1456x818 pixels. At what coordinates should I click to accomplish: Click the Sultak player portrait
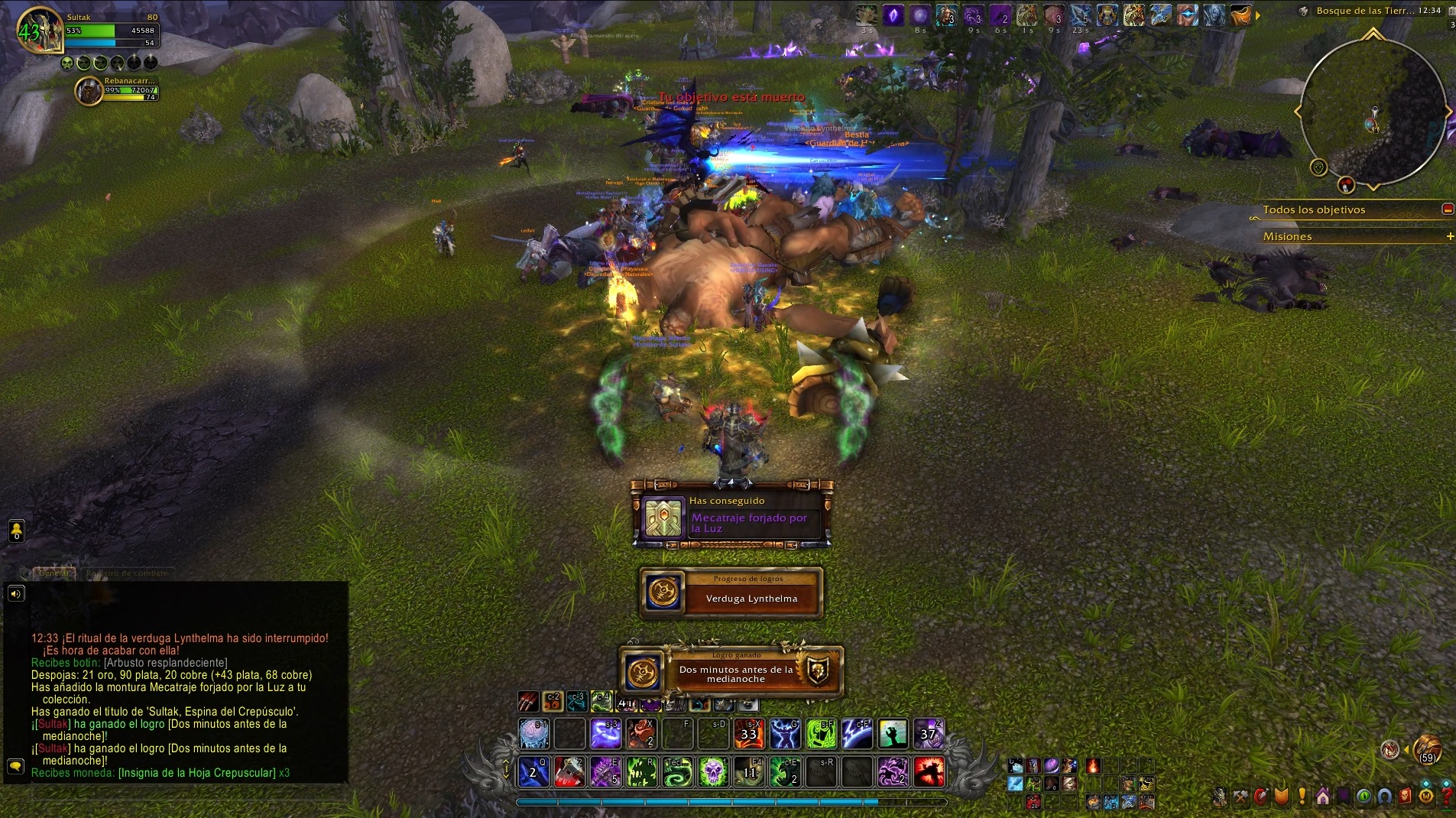click(x=38, y=31)
